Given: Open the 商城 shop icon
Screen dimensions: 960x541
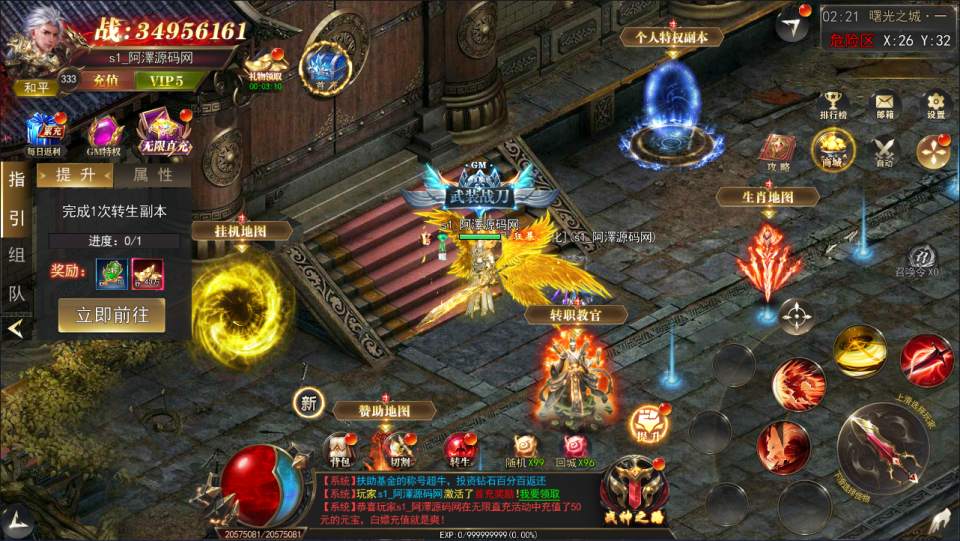Looking at the screenshot, I should click(x=832, y=150).
